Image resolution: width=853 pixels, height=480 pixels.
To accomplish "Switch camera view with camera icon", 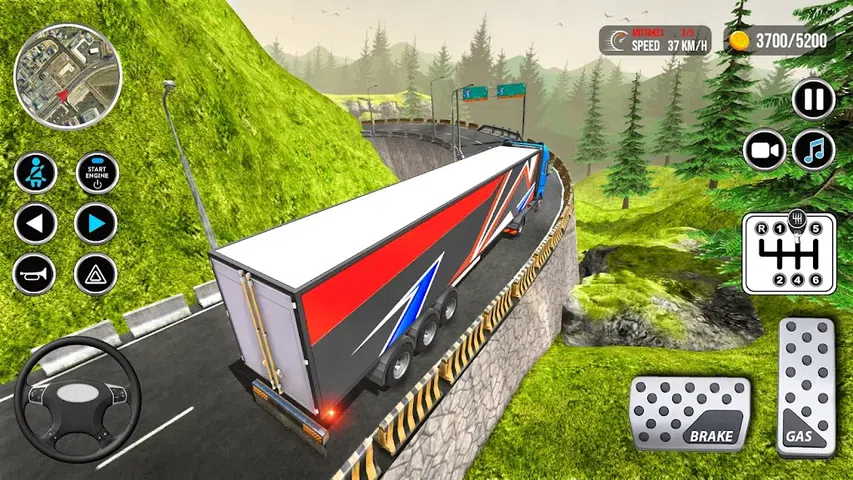I will [x=765, y=150].
